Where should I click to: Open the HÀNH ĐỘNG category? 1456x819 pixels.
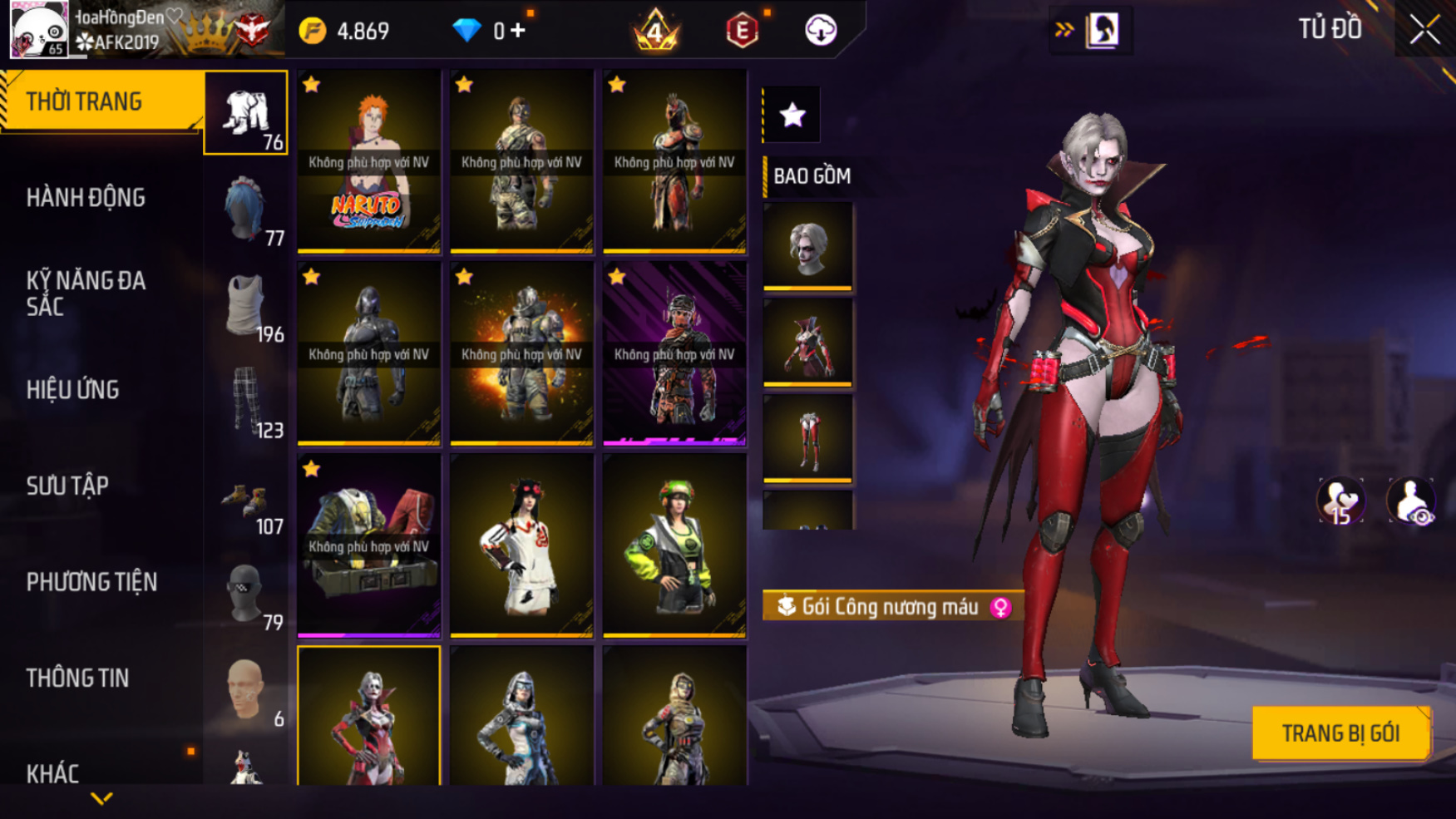pos(86,198)
